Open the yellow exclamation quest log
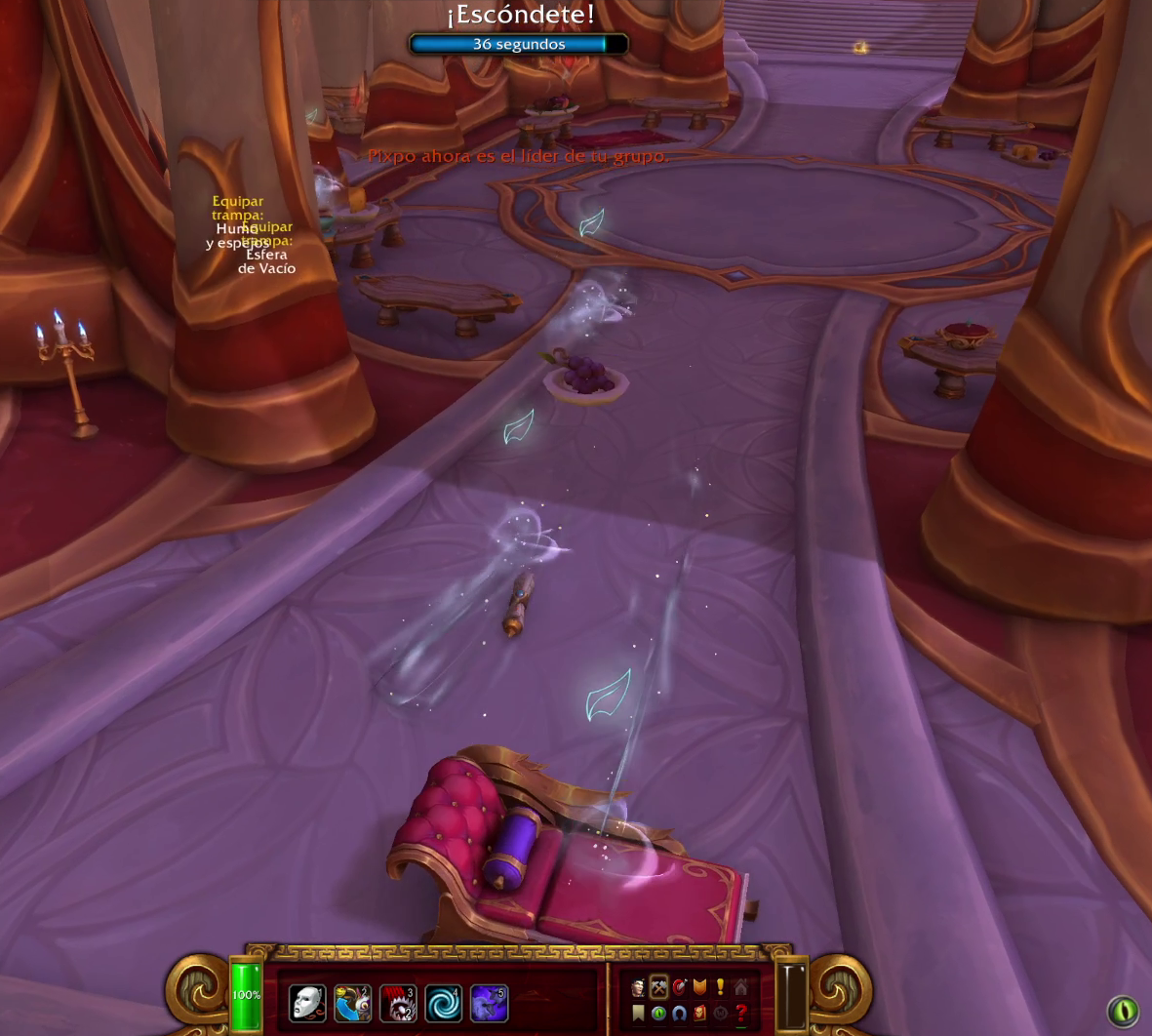 (720, 988)
